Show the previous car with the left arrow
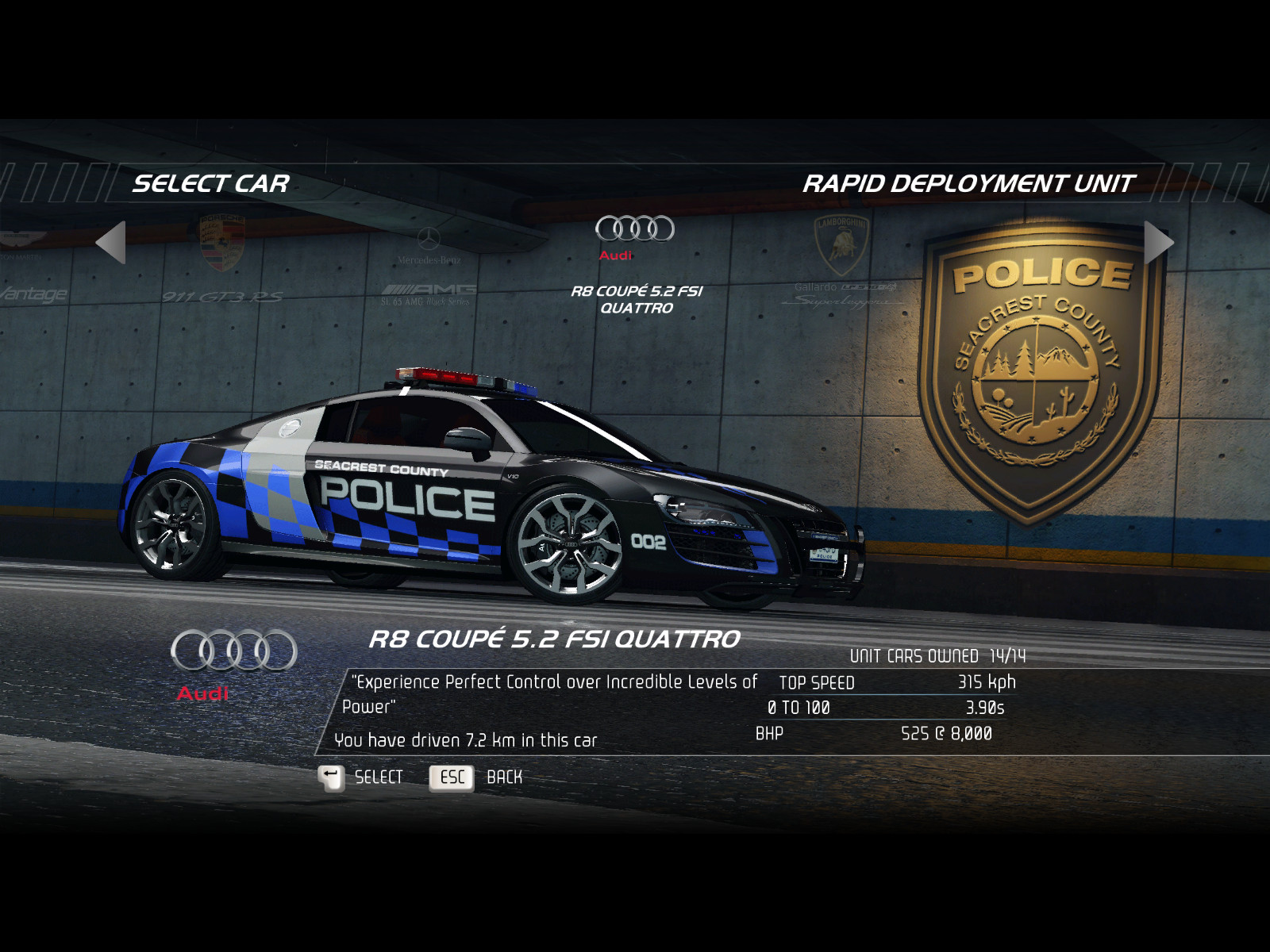This screenshot has height=952, width=1270. tap(111, 242)
